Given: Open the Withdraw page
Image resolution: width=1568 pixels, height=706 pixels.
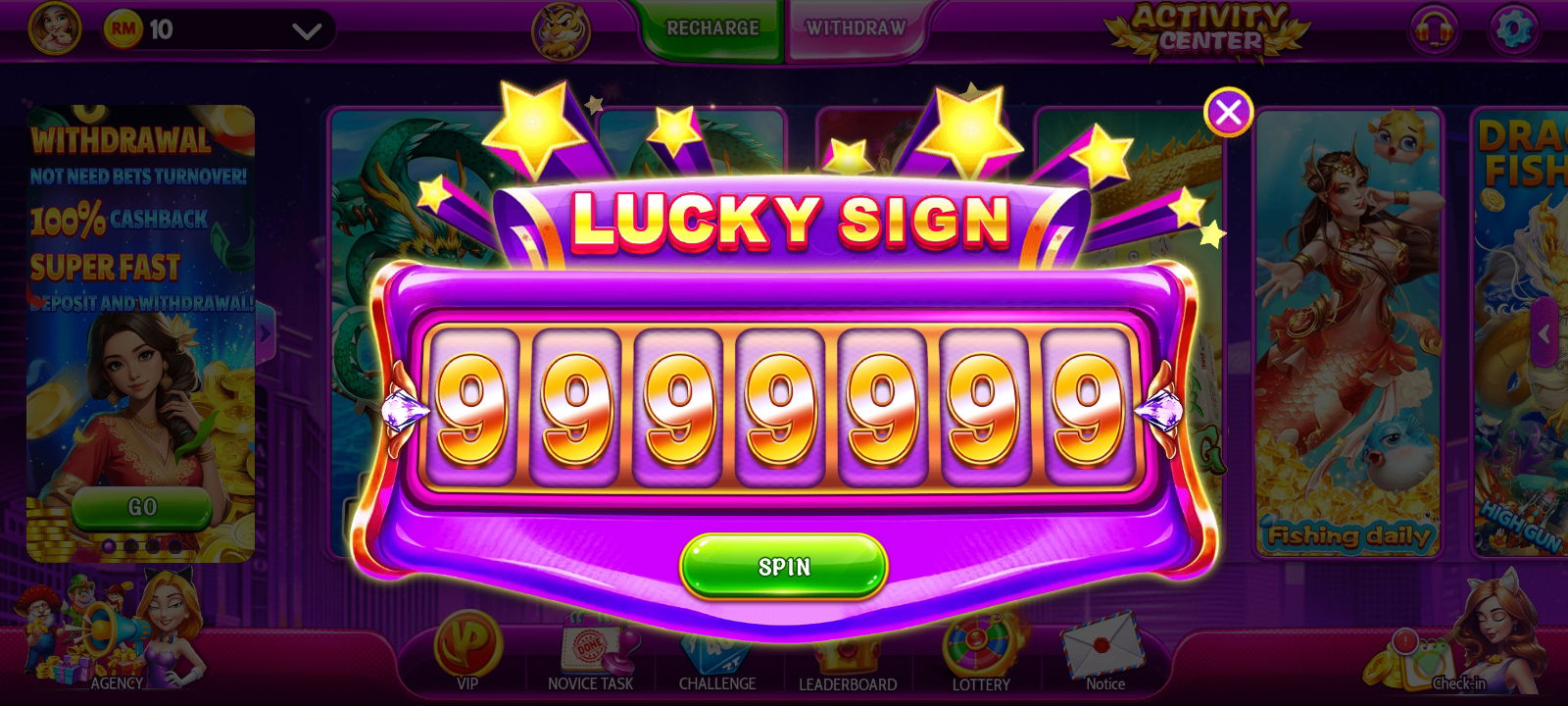Looking at the screenshot, I should tap(856, 28).
